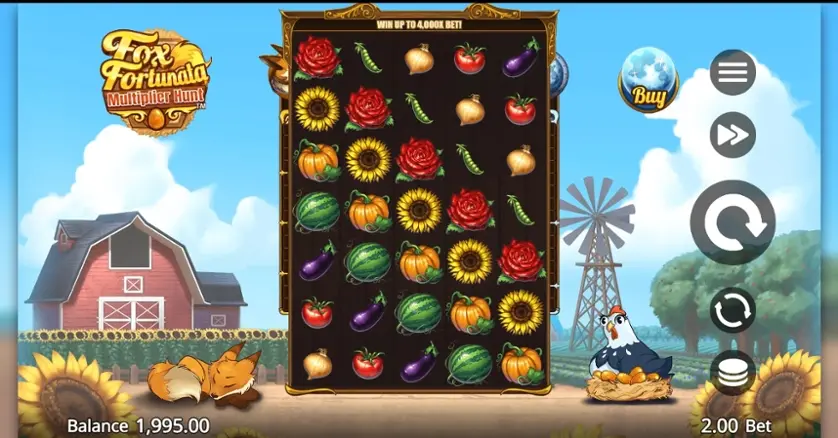Spin the reels with the large spin button
The height and width of the screenshot is (438, 838).
pos(732,222)
